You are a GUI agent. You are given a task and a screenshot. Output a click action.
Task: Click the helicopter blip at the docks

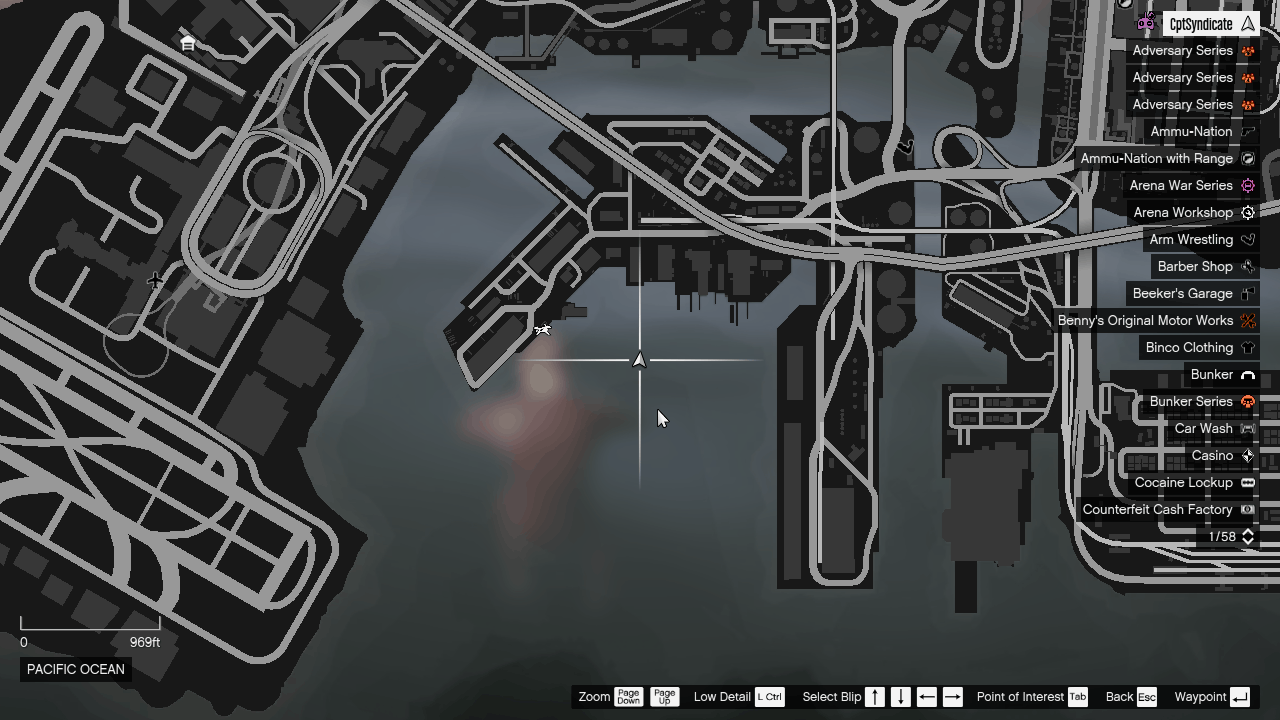click(541, 328)
